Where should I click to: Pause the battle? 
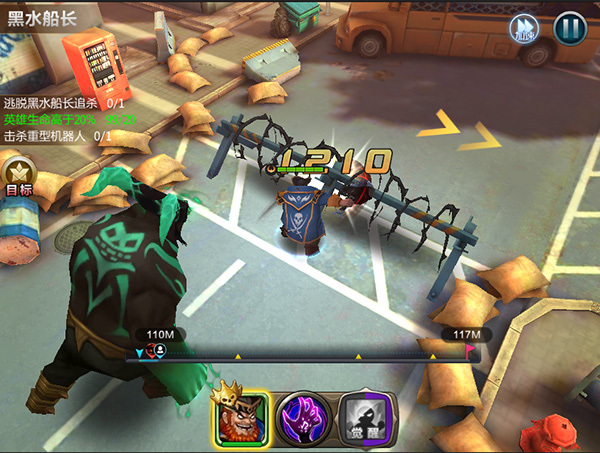point(570,26)
